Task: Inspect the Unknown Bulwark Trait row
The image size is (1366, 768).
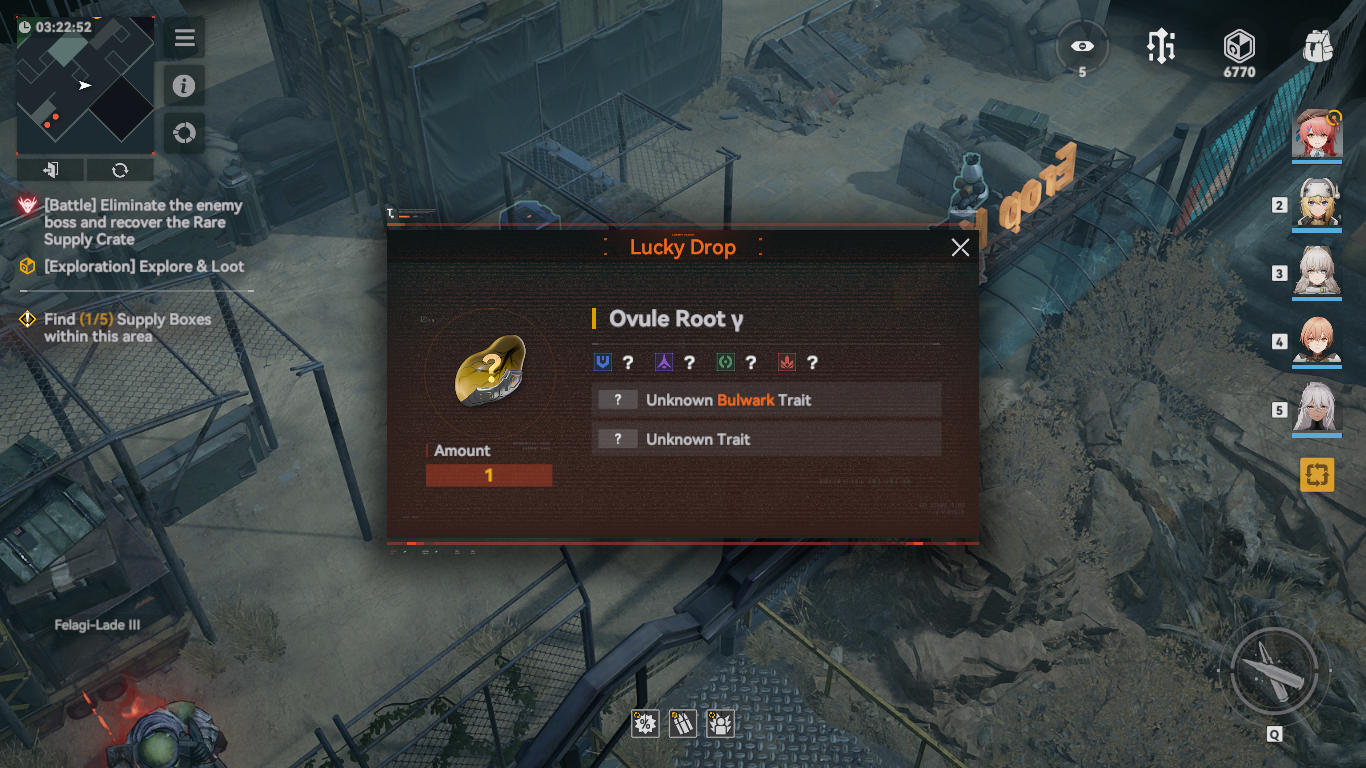Action: coord(766,400)
